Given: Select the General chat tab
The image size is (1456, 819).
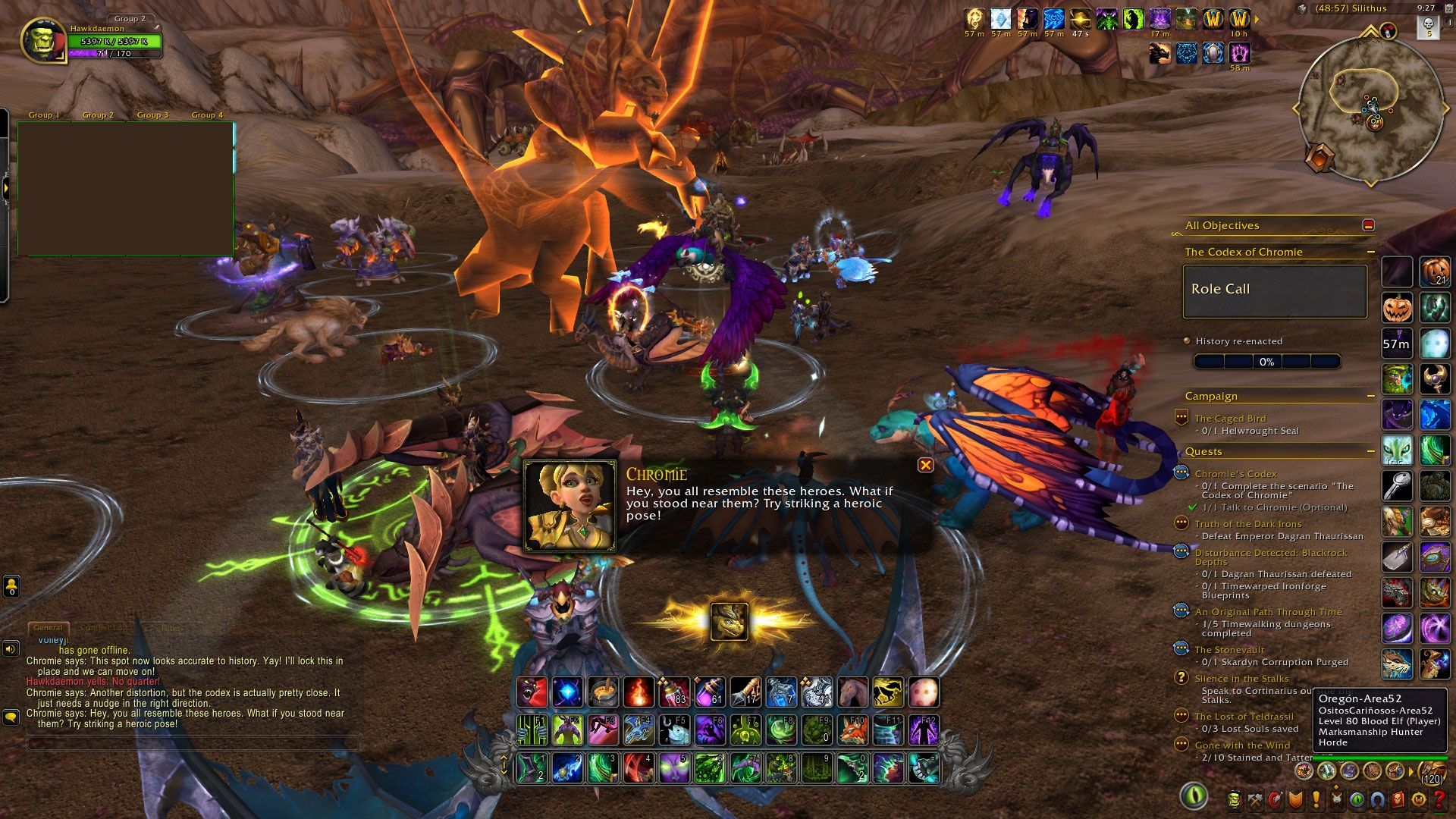Looking at the screenshot, I should [x=49, y=628].
